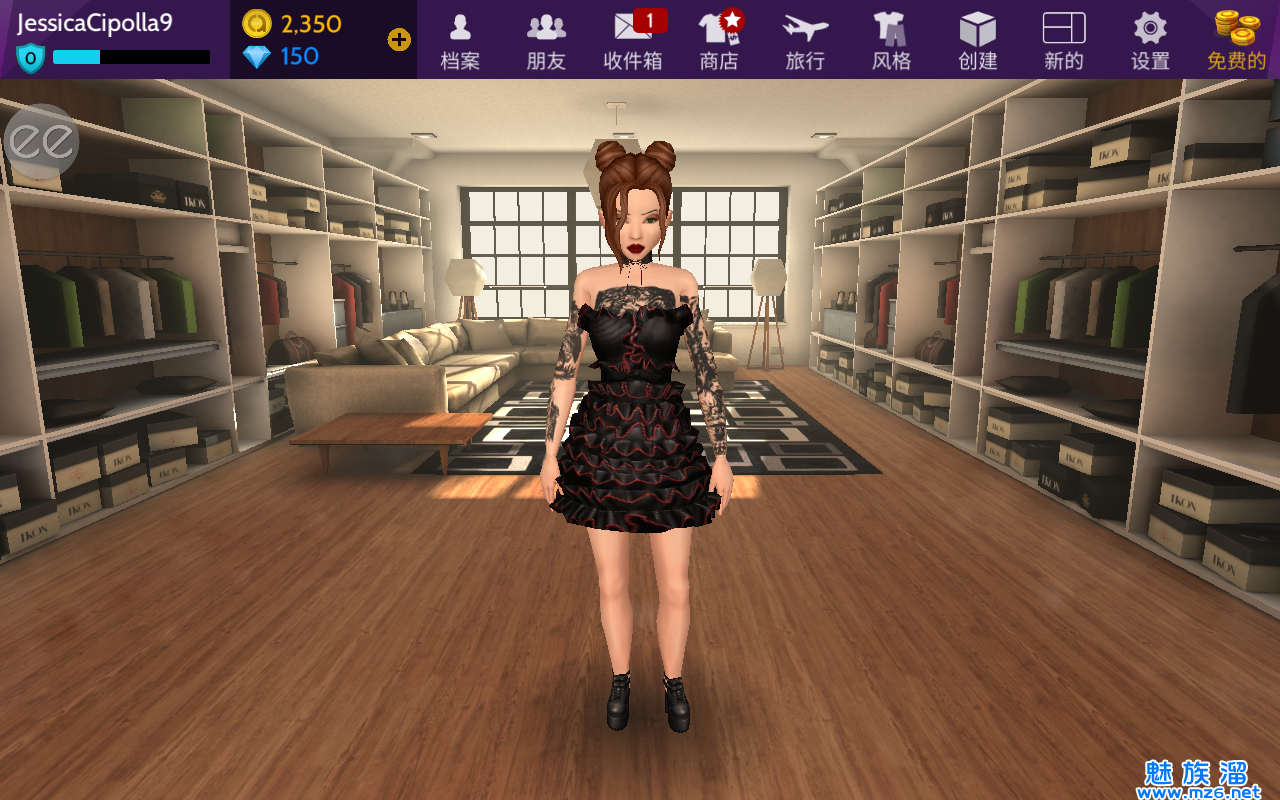
Task: Select the 创建 create cube button
Action: pos(977,40)
